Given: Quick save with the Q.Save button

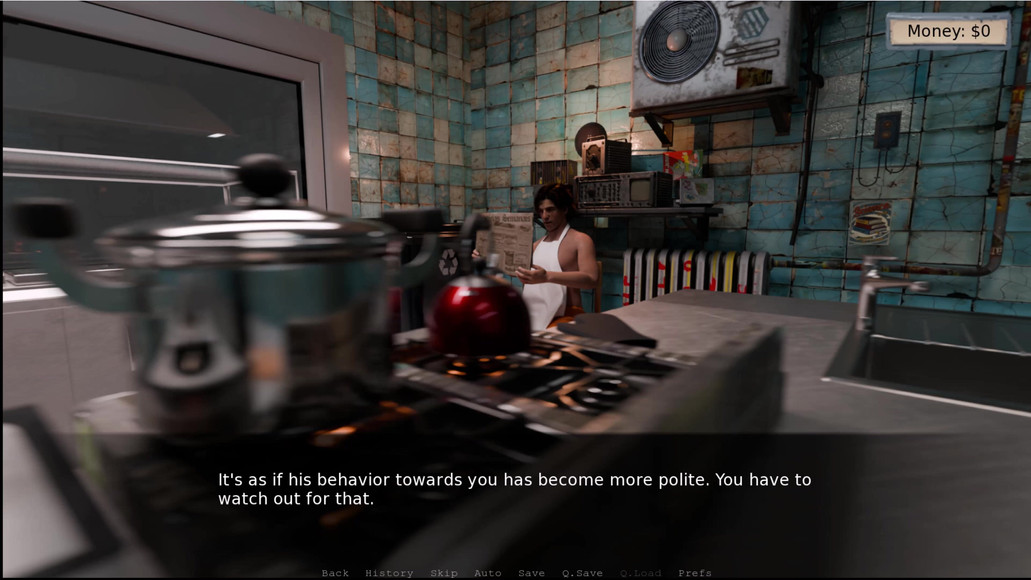Looking at the screenshot, I should pos(582,573).
